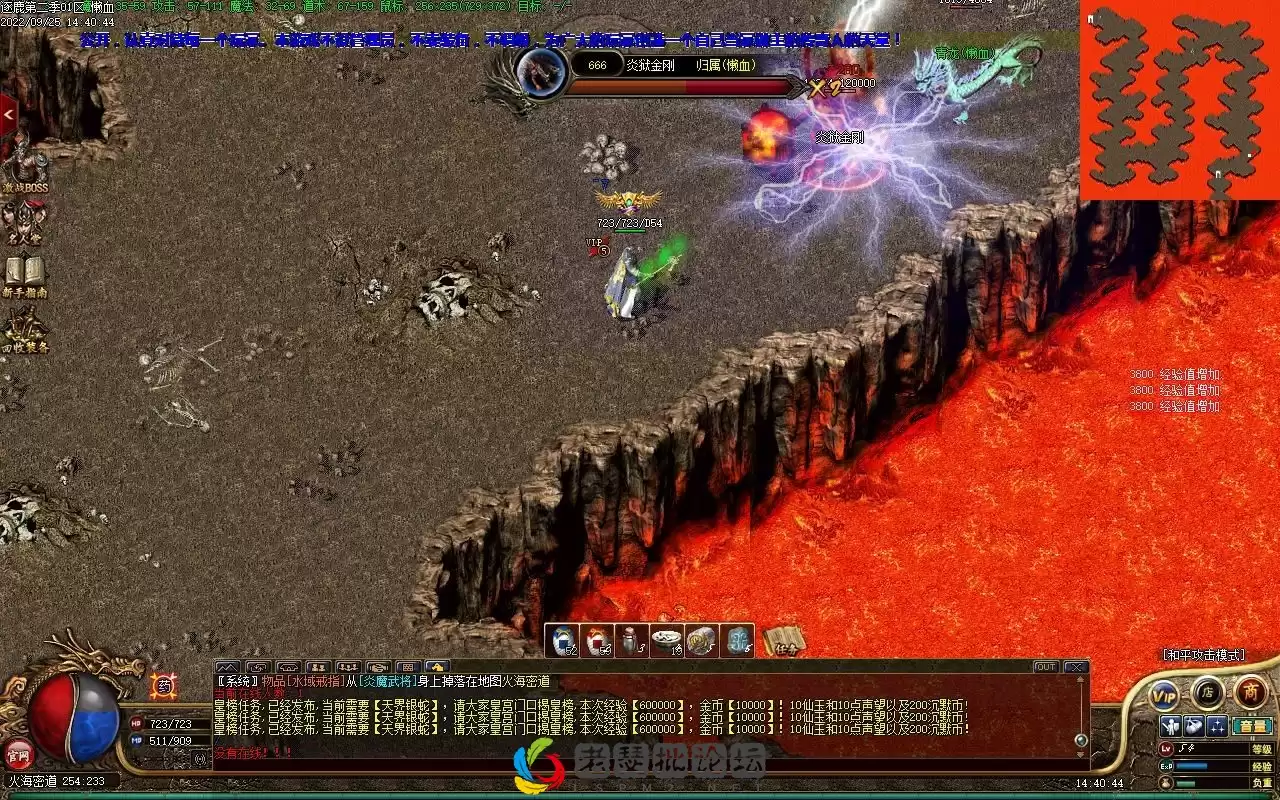
Task: Open the VIP panel
Action: click(1163, 693)
